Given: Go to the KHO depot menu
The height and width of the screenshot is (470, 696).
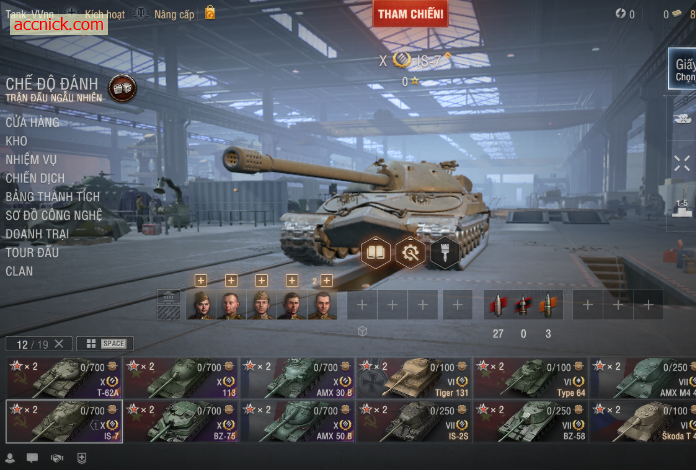Looking at the screenshot, I should click(16, 141).
